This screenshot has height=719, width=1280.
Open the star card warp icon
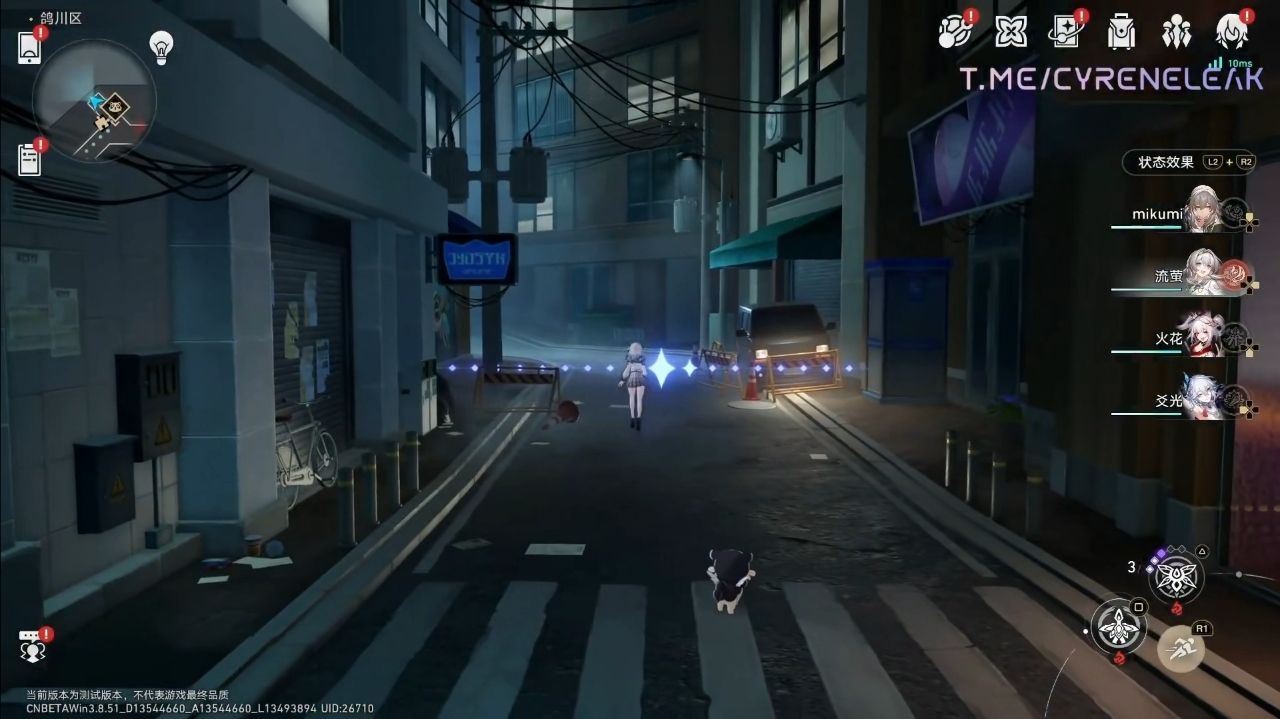pos(1066,32)
